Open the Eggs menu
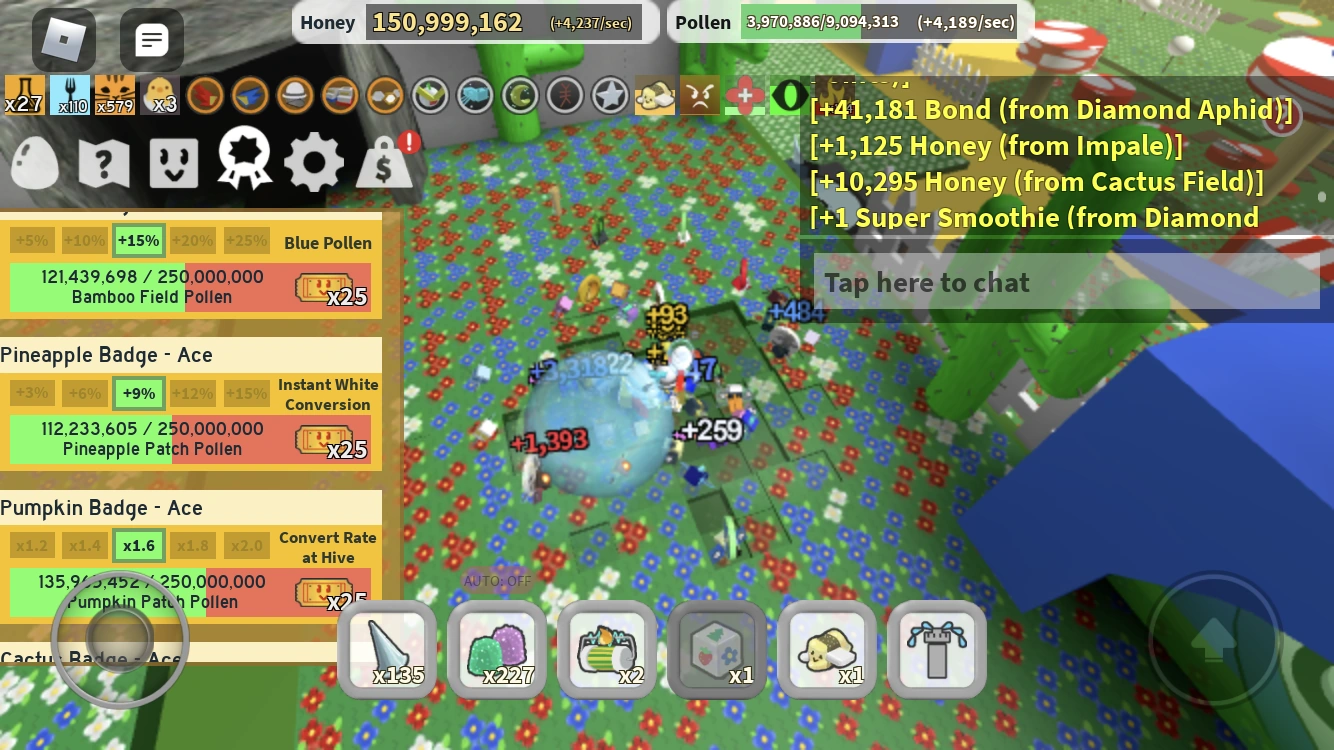 click(34, 162)
